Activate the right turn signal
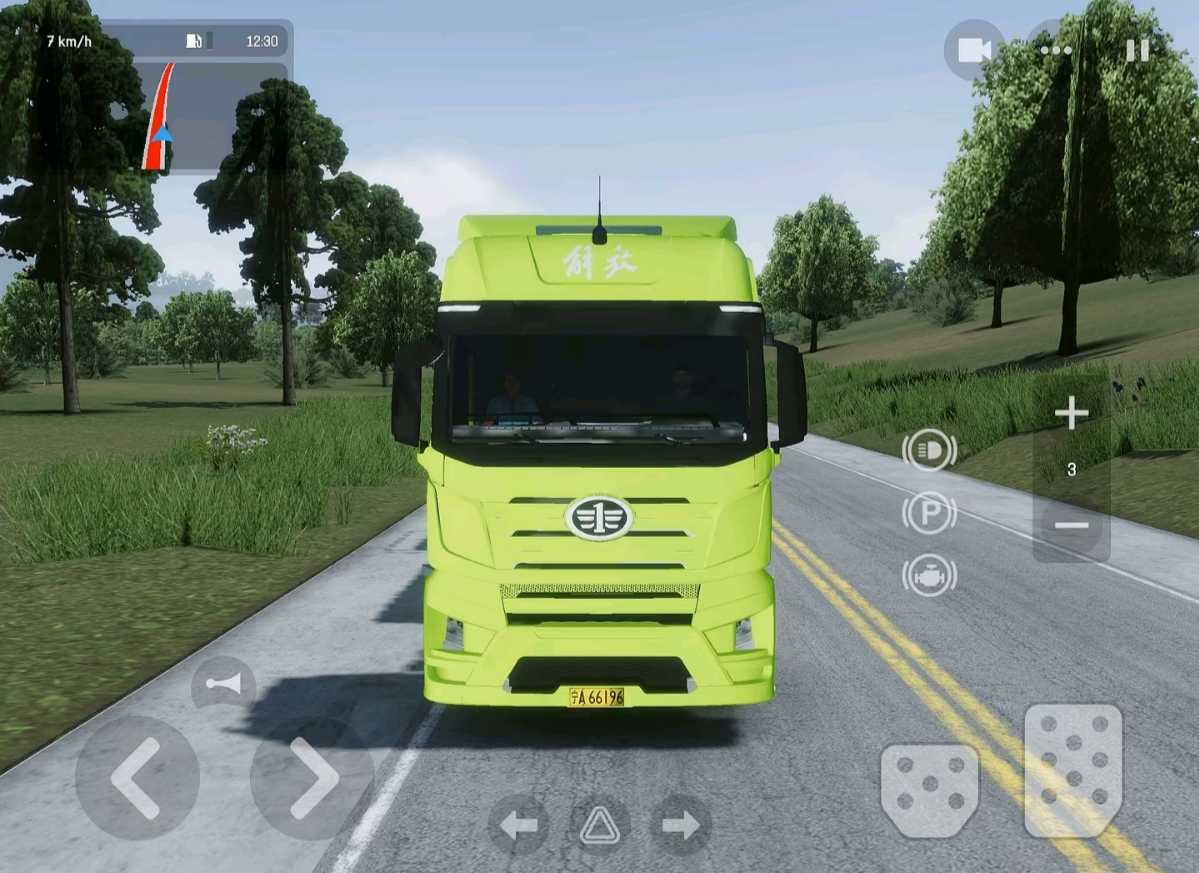This screenshot has height=873, width=1199. click(x=681, y=825)
